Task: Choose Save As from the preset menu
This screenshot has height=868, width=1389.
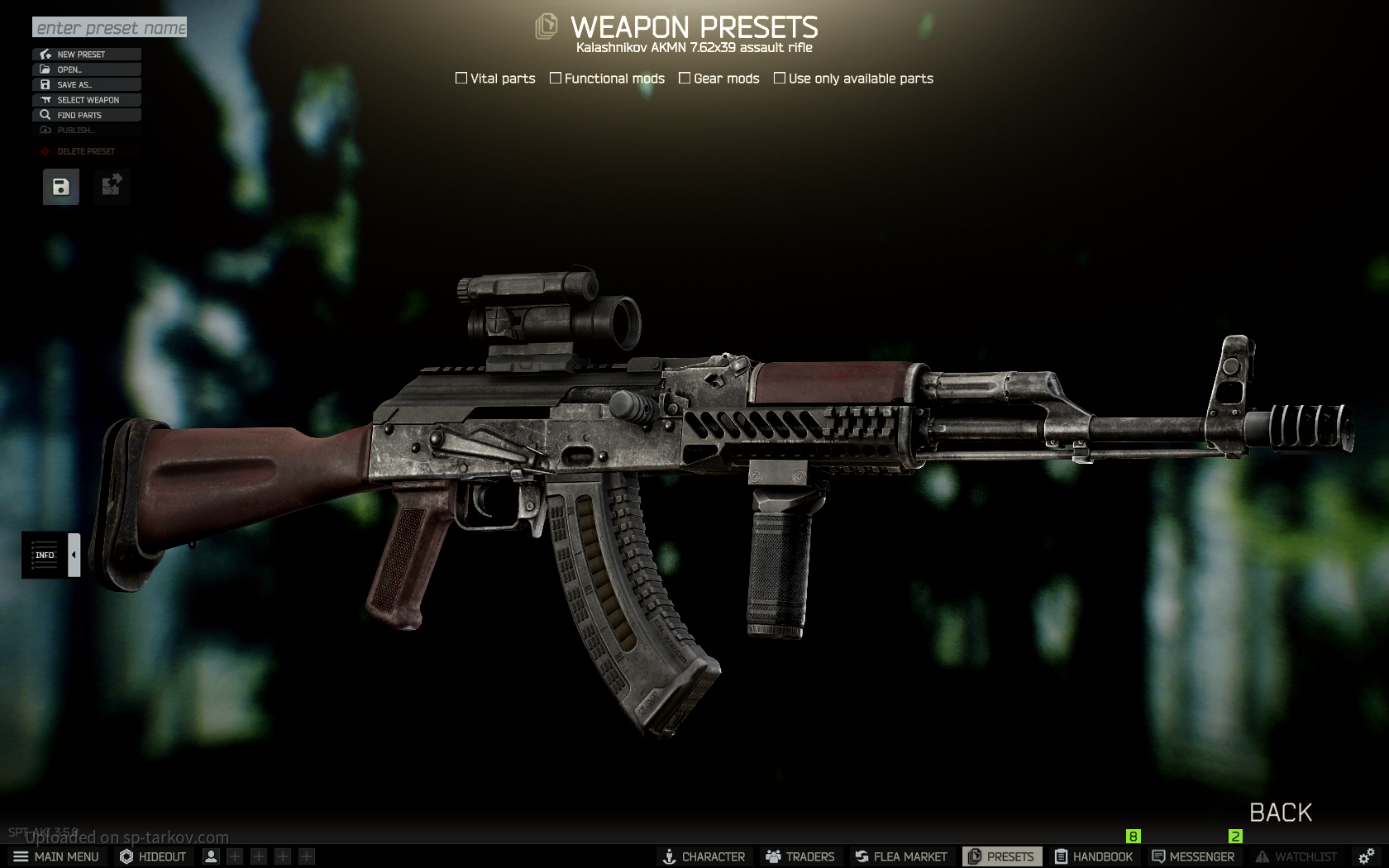Action: (87, 84)
